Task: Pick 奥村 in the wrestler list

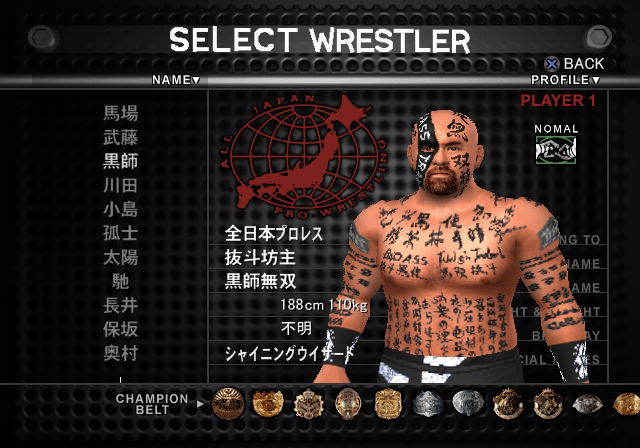Action: tap(121, 353)
